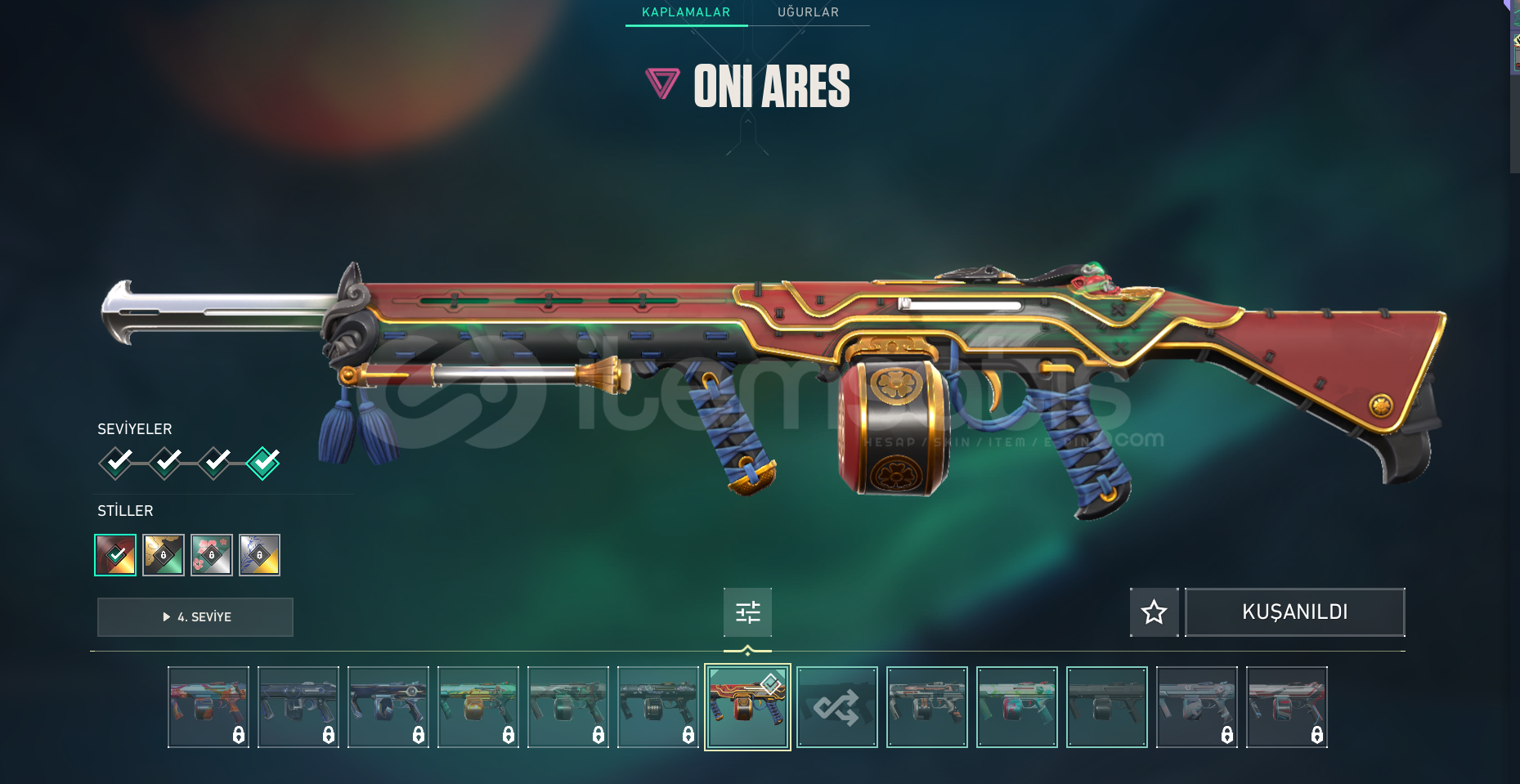Viewport: 1520px width, 784px height.
Task: Play the 4. Seviye preview video
Action: [x=195, y=617]
